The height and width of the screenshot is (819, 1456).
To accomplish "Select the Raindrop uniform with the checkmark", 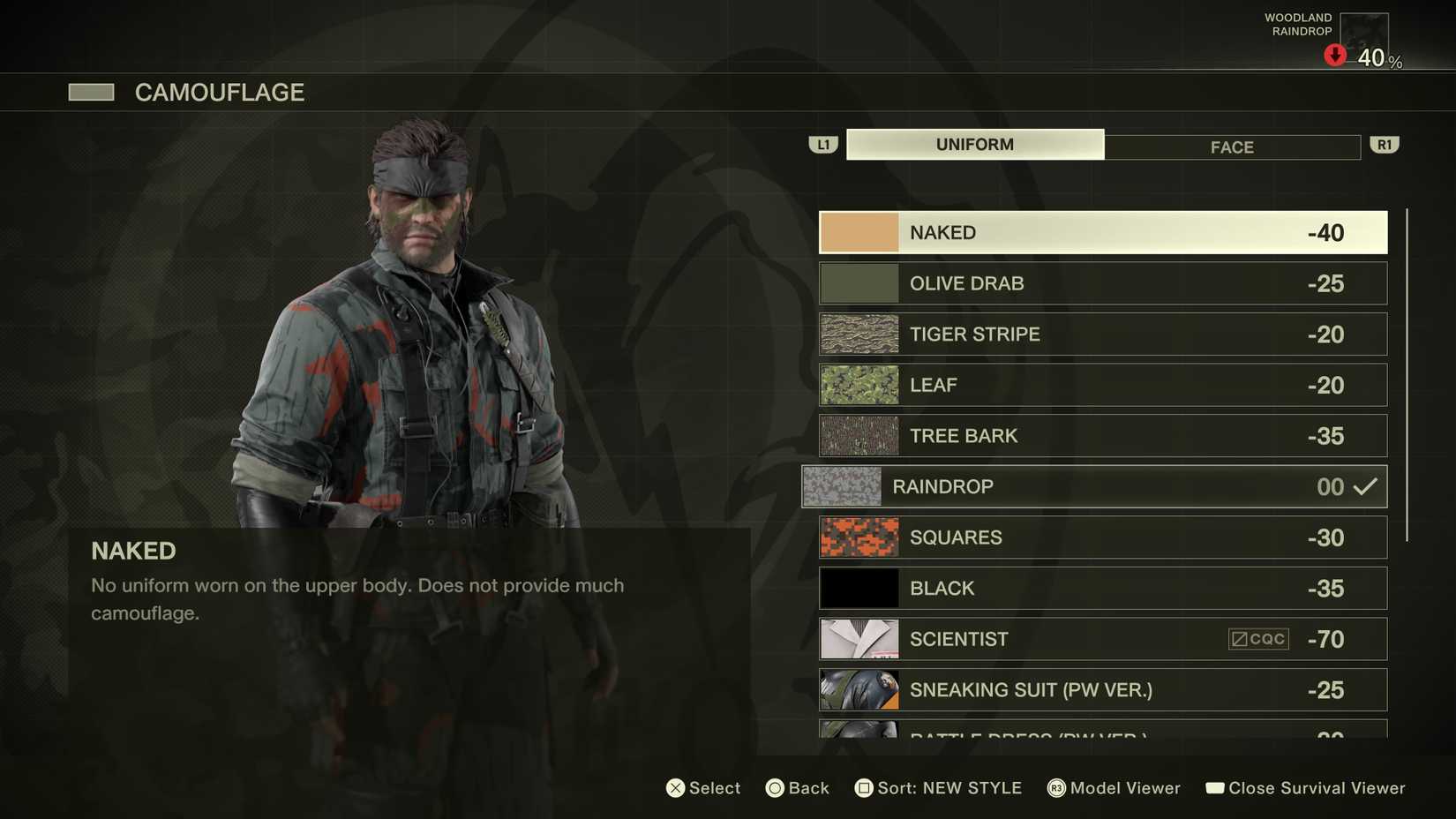I will point(1094,486).
